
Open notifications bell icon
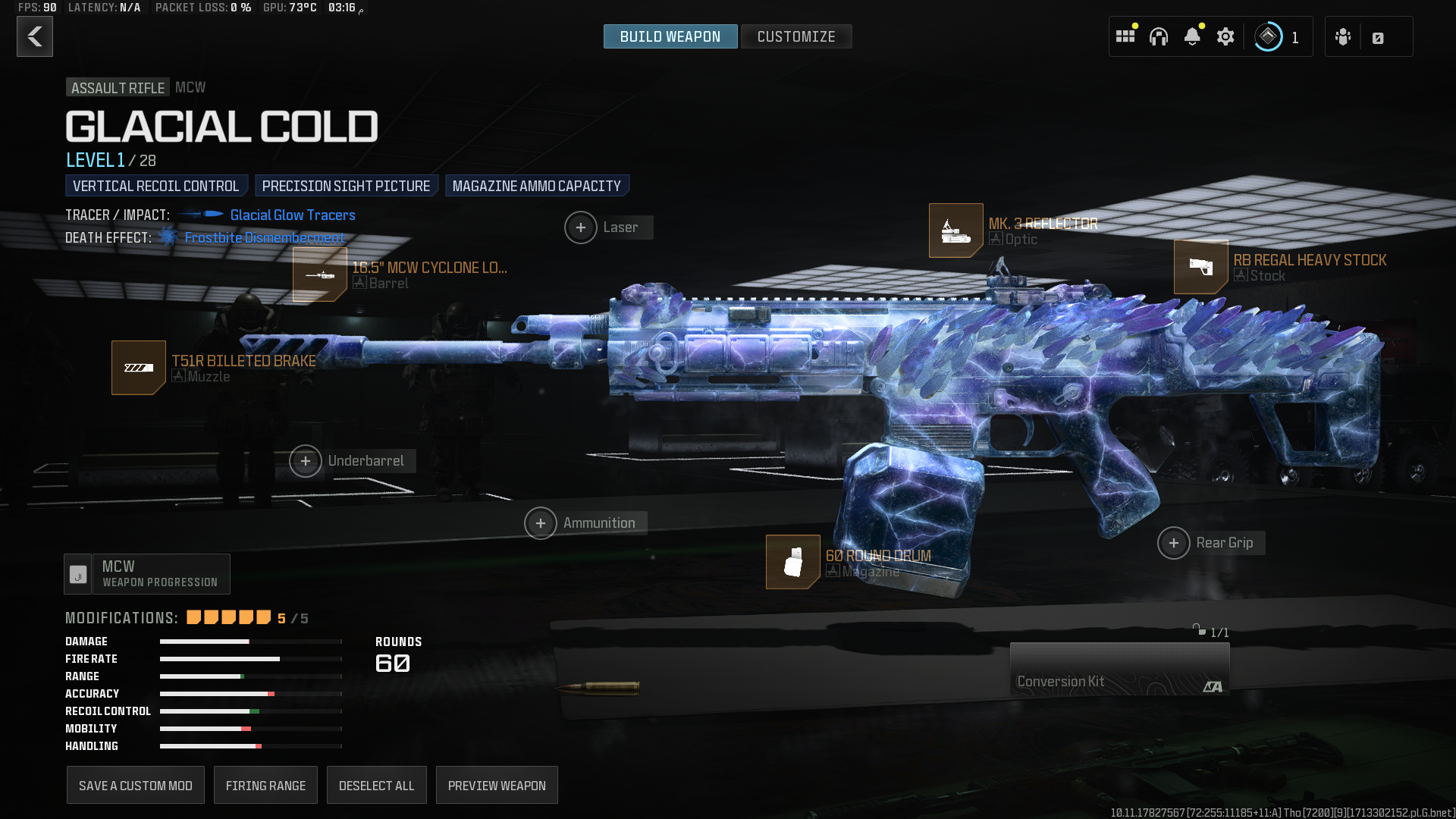click(1192, 36)
